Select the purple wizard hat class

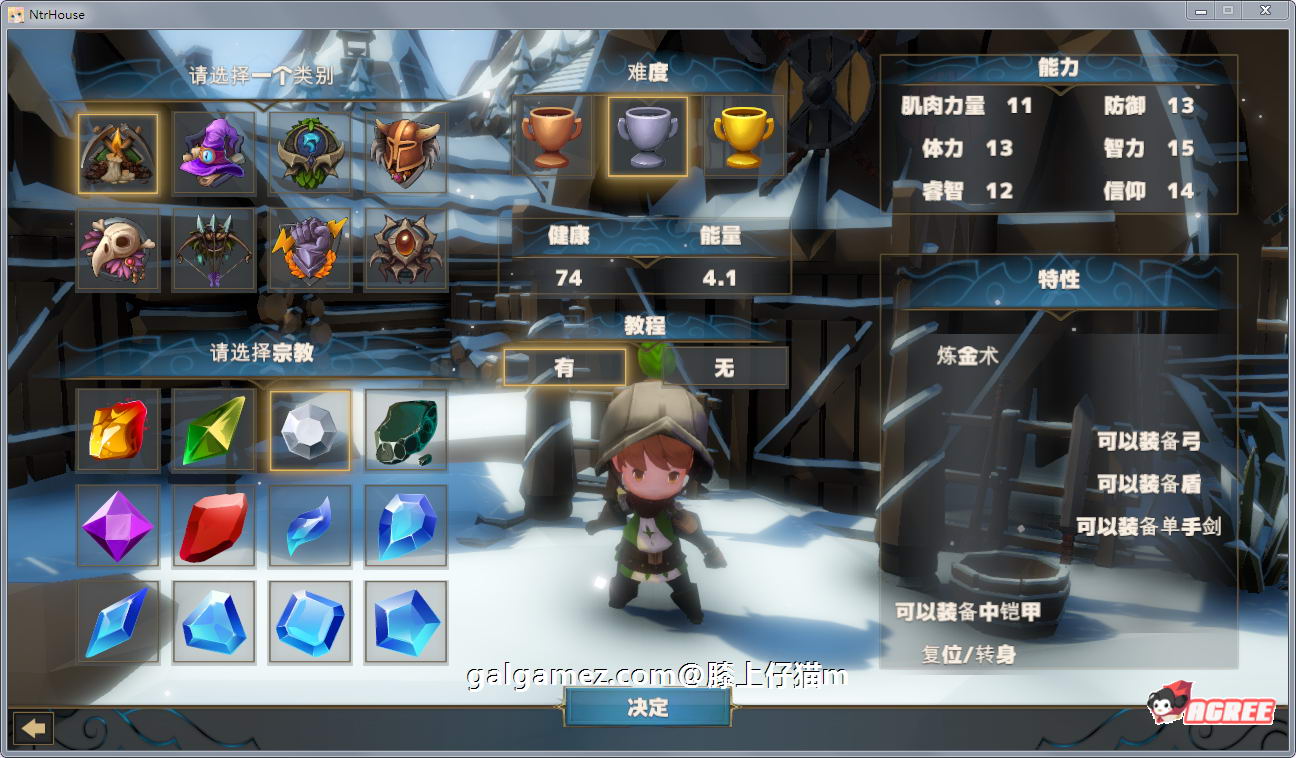pyautogui.click(x=214, y=152)
